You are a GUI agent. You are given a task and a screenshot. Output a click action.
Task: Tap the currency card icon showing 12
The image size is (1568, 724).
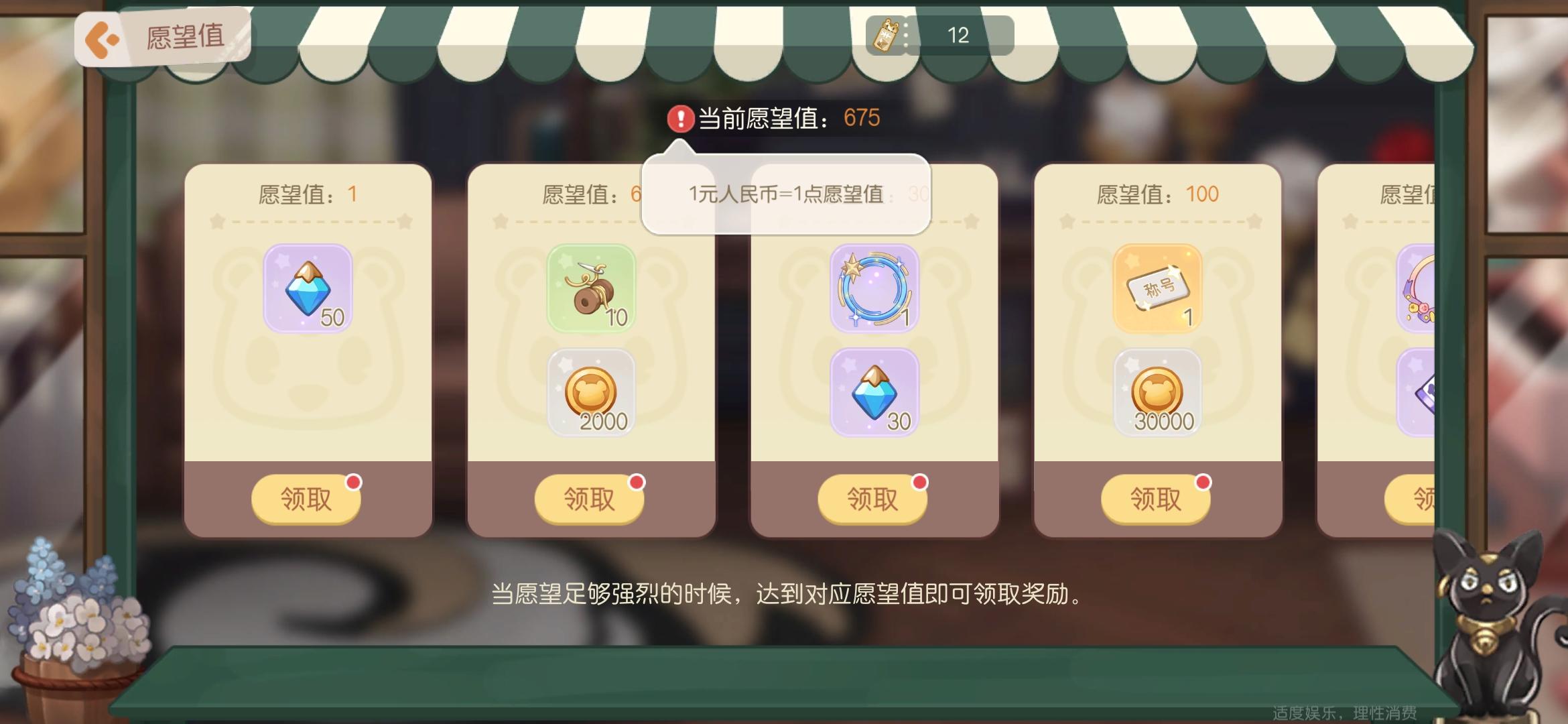pyautogui.click(x=886, y=35)
